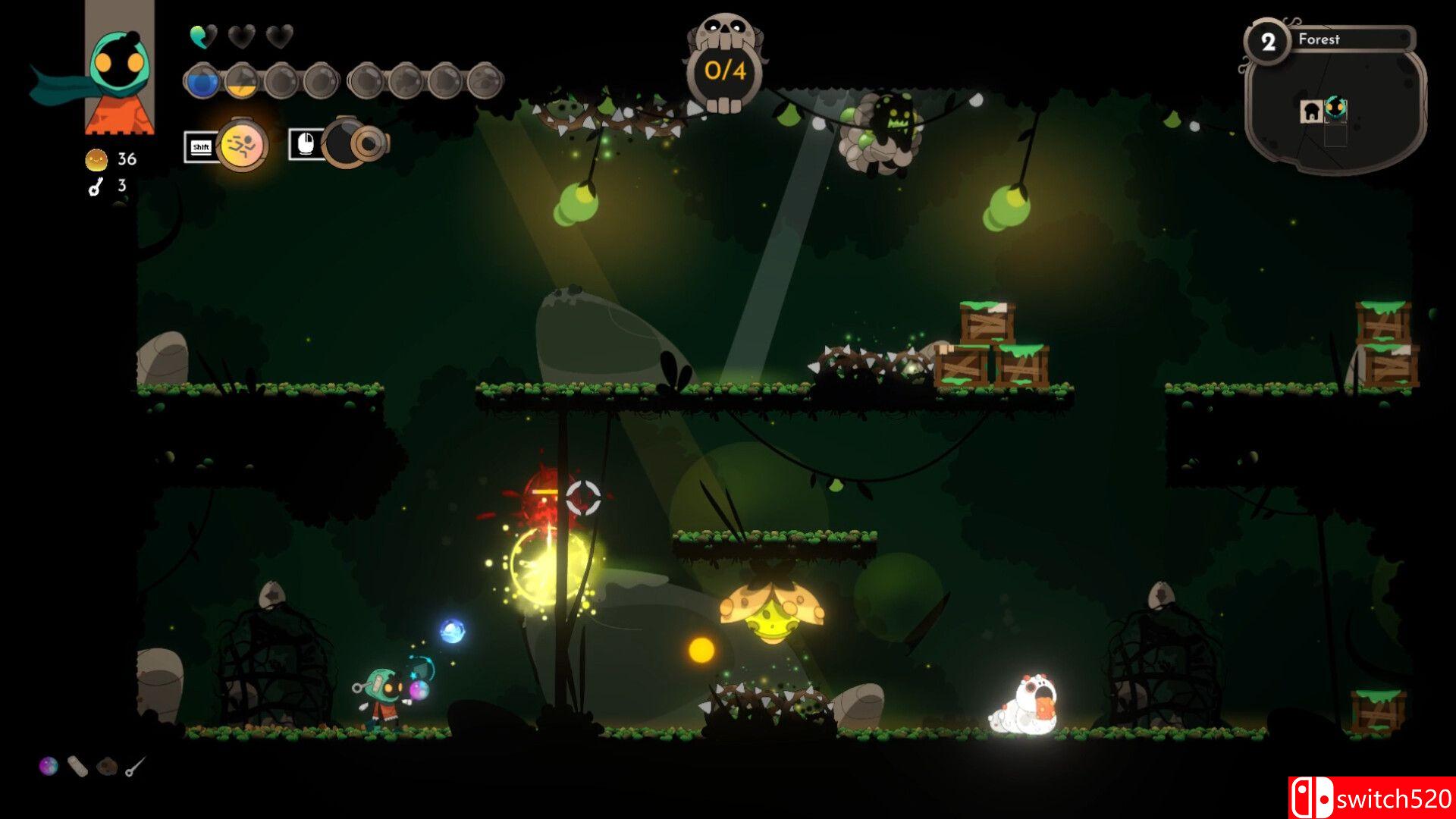Click the yellow lightning potion orb
This screenshot has width=1456, height=819.
242,80
